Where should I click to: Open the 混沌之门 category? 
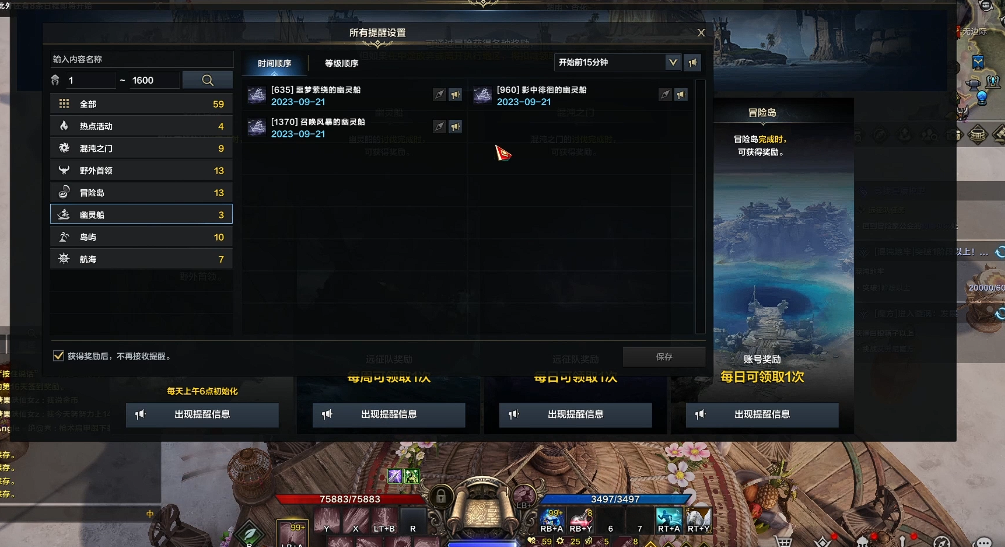(141, 148)
